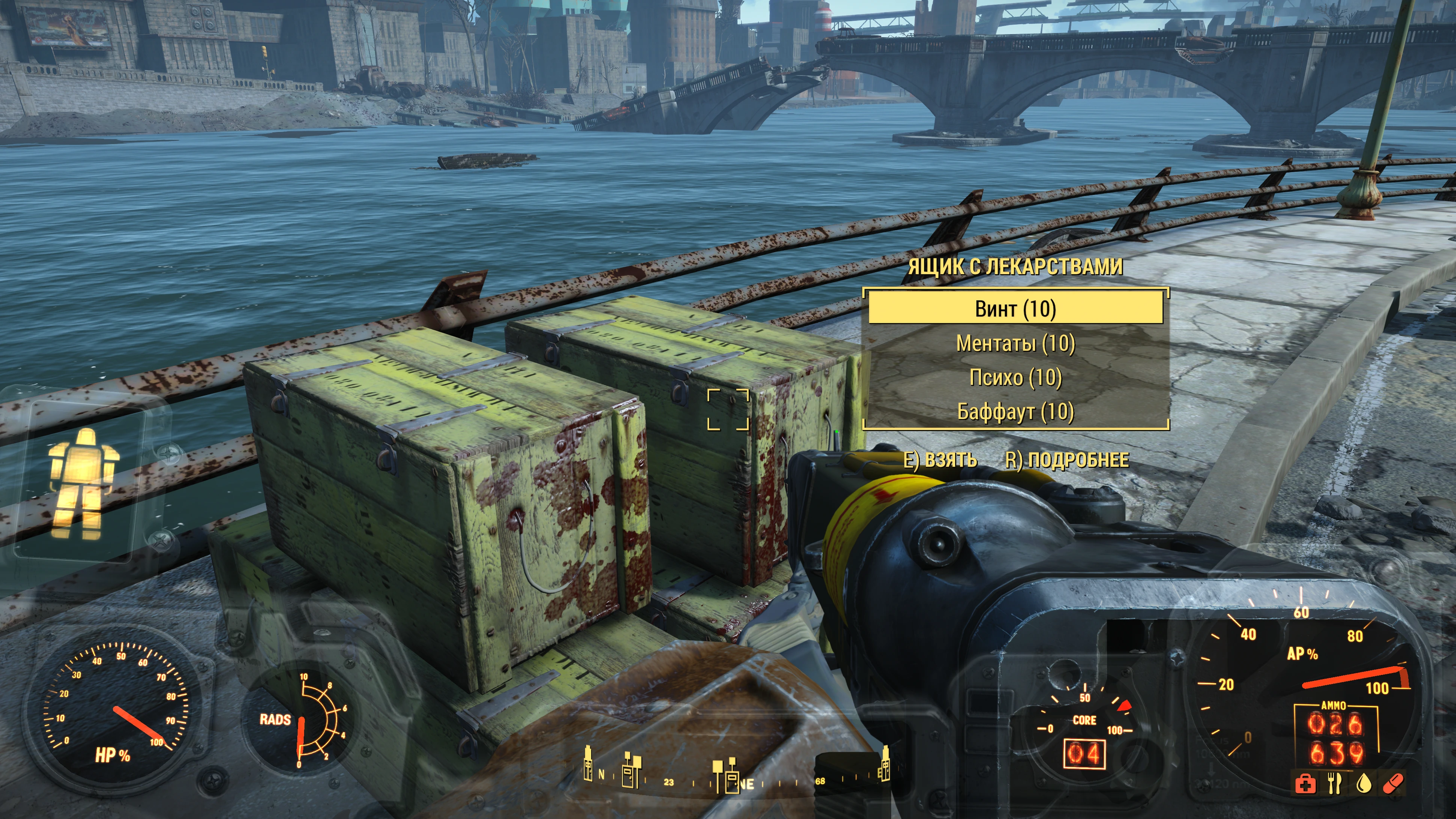The height and width of the screenshot is (819, 1456).
Task: Select the water drop thirst icon
Action: (x=1364, y=784)
